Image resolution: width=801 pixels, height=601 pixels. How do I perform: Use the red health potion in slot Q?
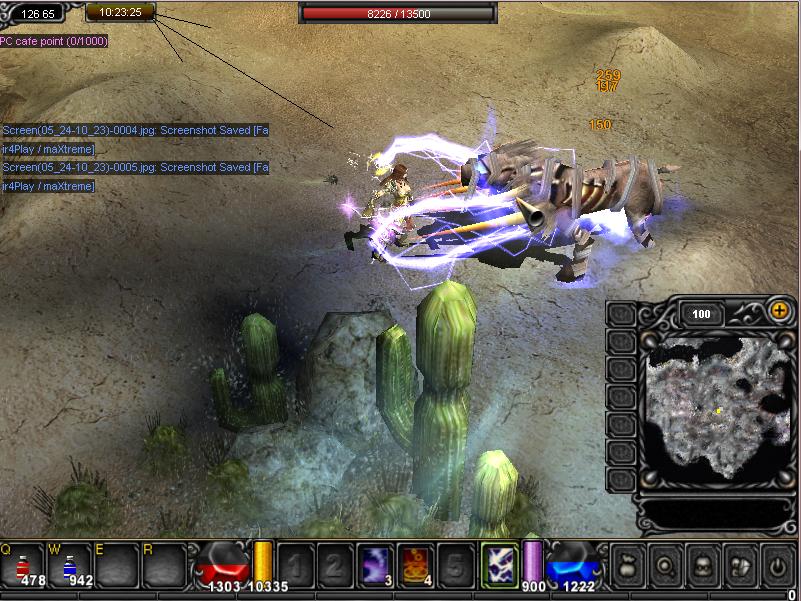click(22, 564)
